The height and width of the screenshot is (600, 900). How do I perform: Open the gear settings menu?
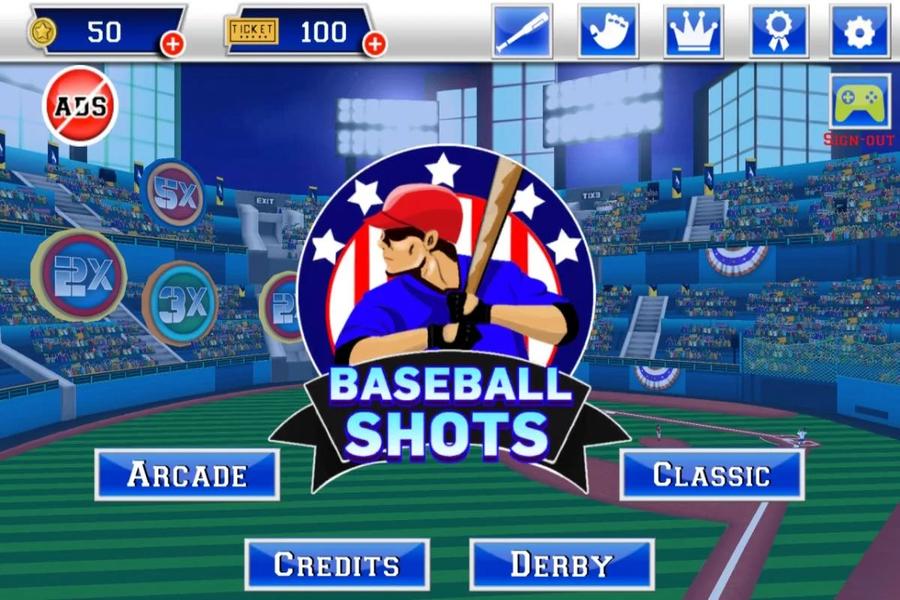pos(860,31)
